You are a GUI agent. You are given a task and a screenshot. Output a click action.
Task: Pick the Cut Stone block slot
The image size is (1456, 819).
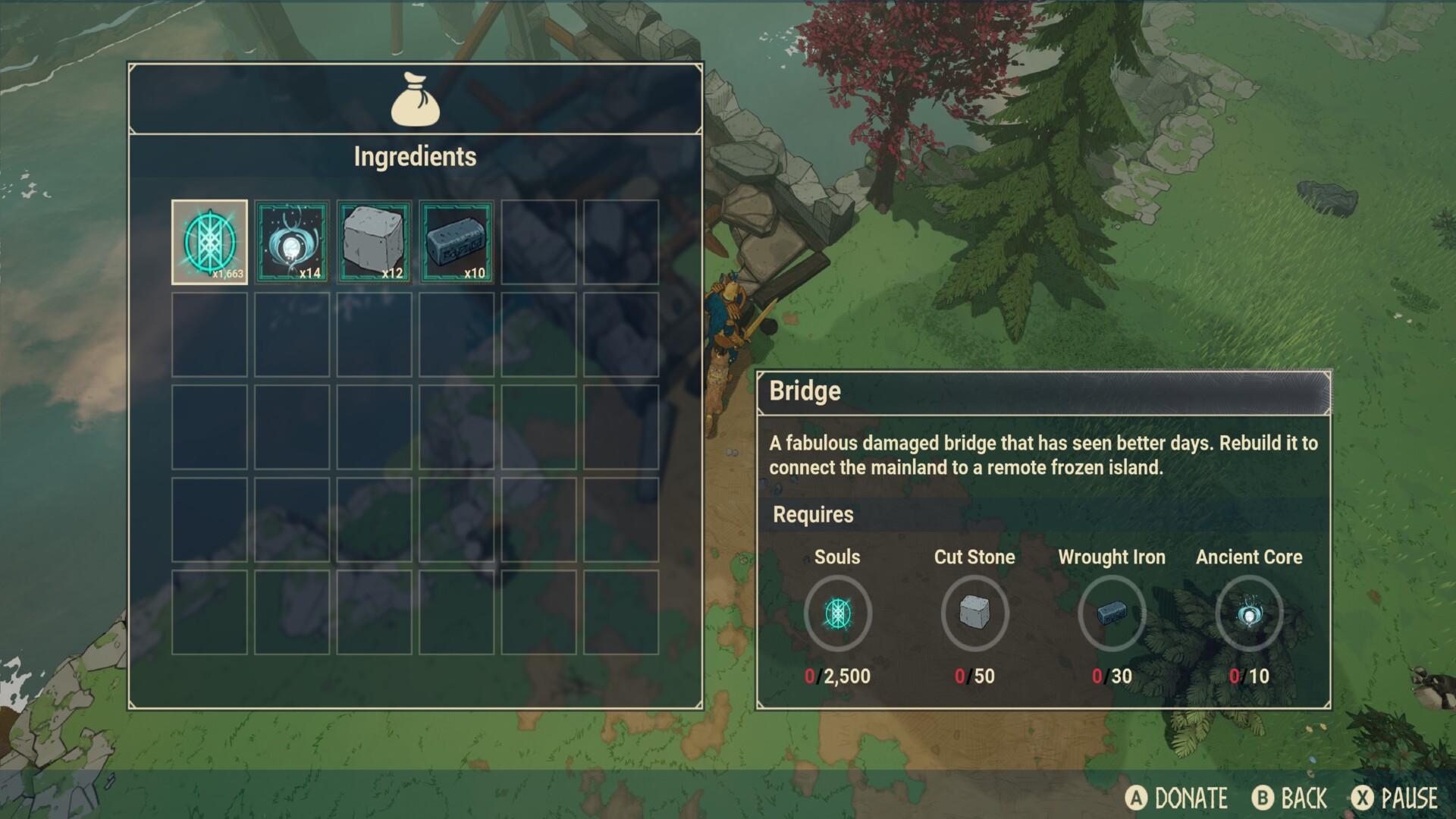coord(374,242)
